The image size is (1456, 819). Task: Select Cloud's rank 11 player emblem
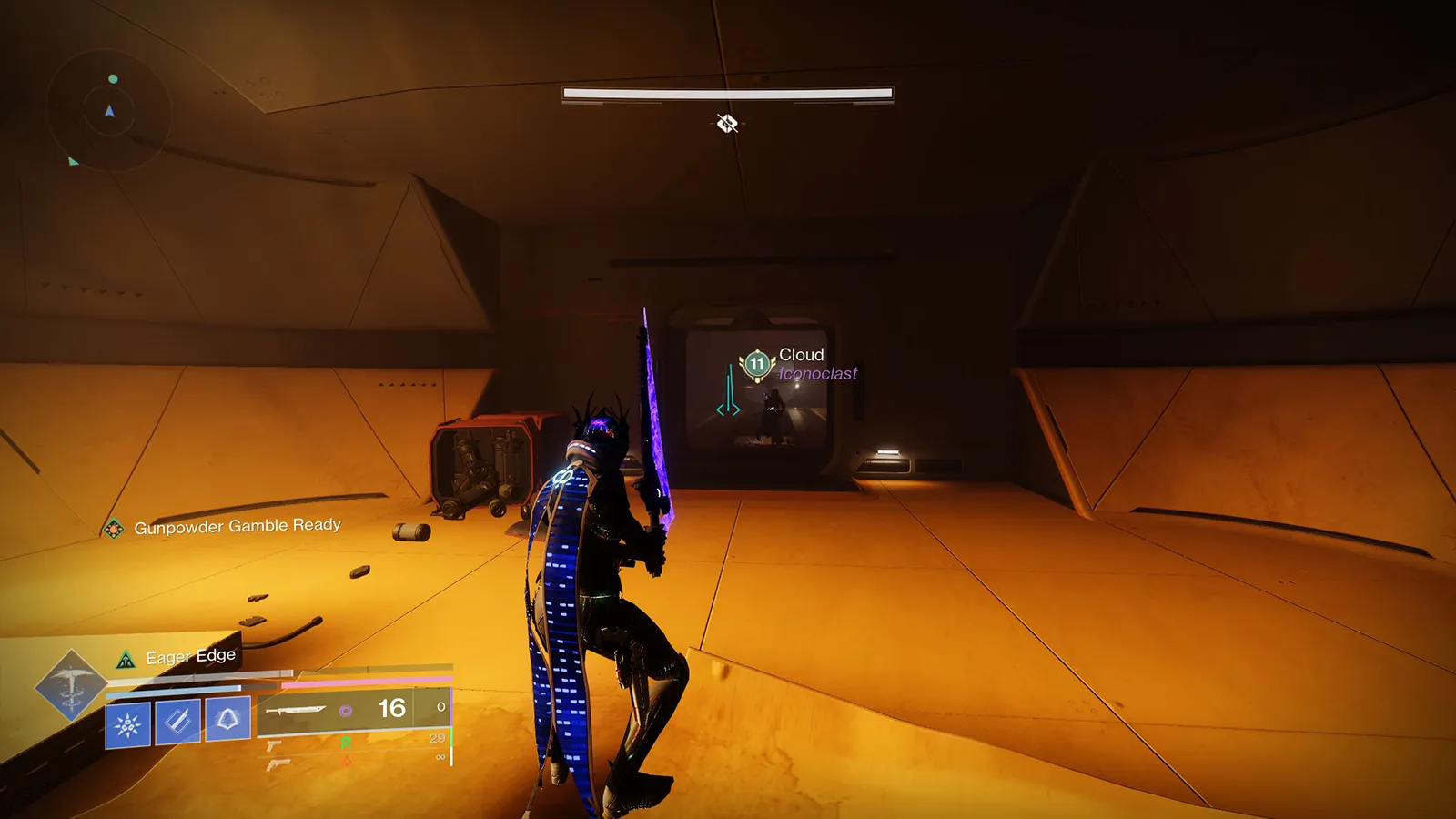pos(756,364)
